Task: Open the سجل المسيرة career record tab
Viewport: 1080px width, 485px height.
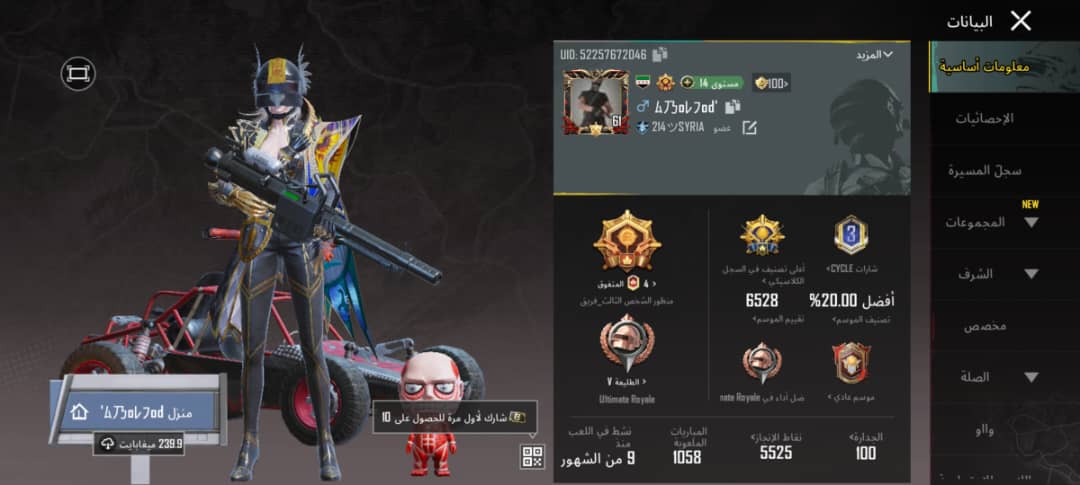Action: [x=984, y=170]
